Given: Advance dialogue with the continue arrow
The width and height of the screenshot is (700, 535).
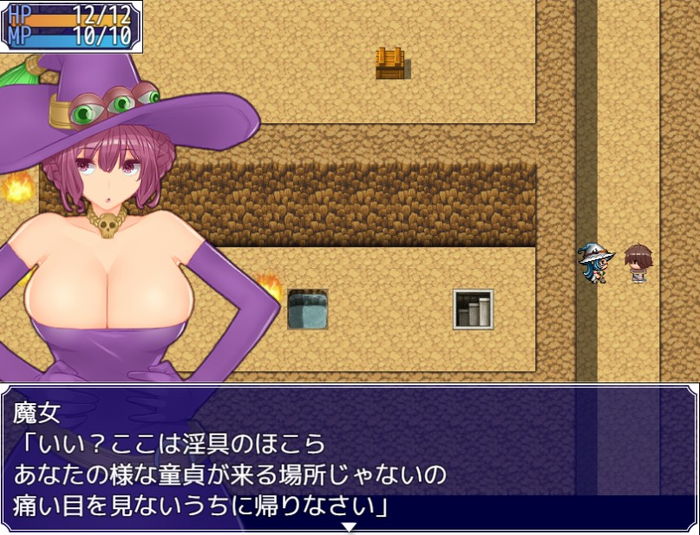Looking at the screenshot, I should tap(349, 526).
